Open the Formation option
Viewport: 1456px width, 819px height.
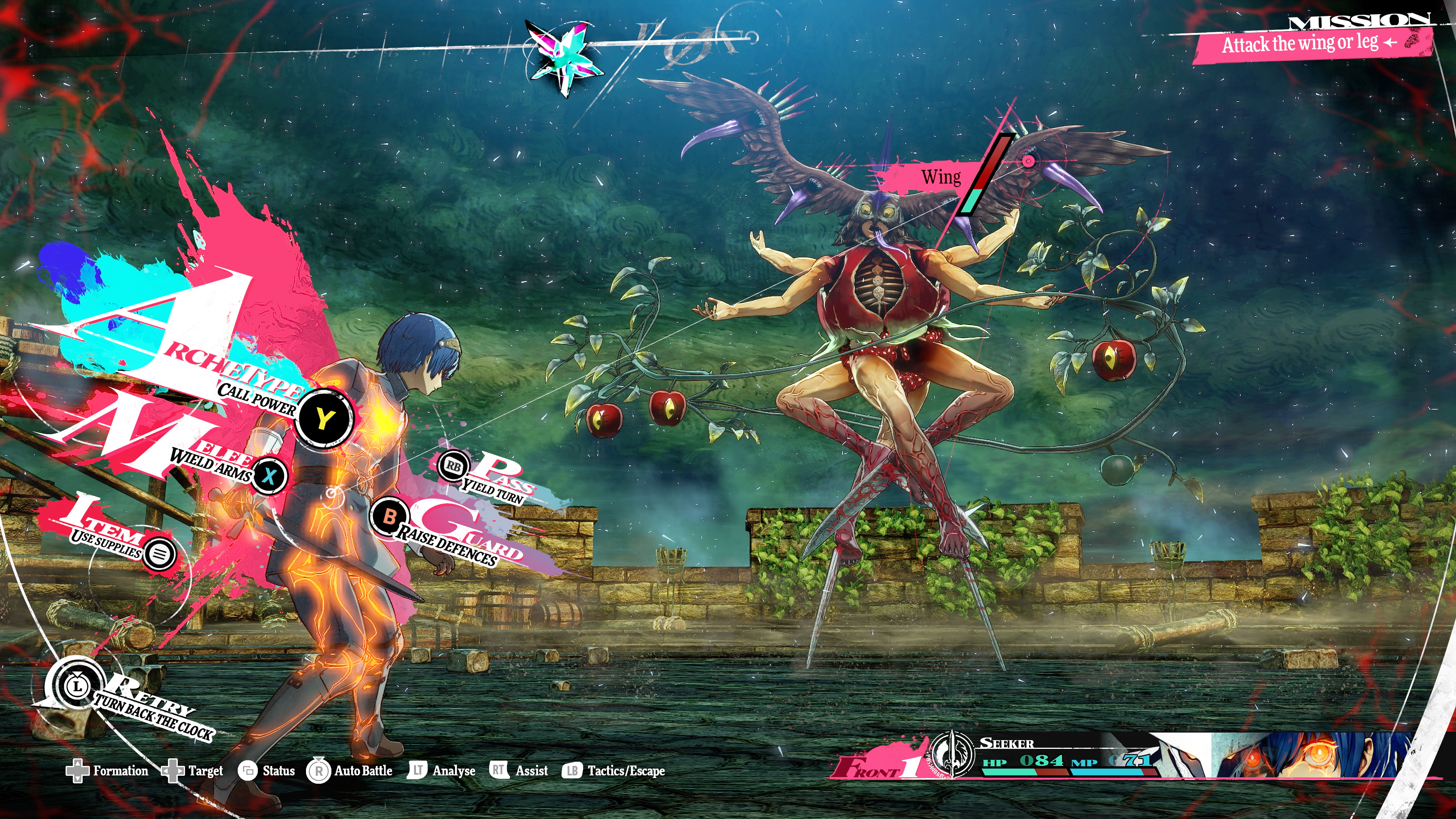click(x=107, y=771)
